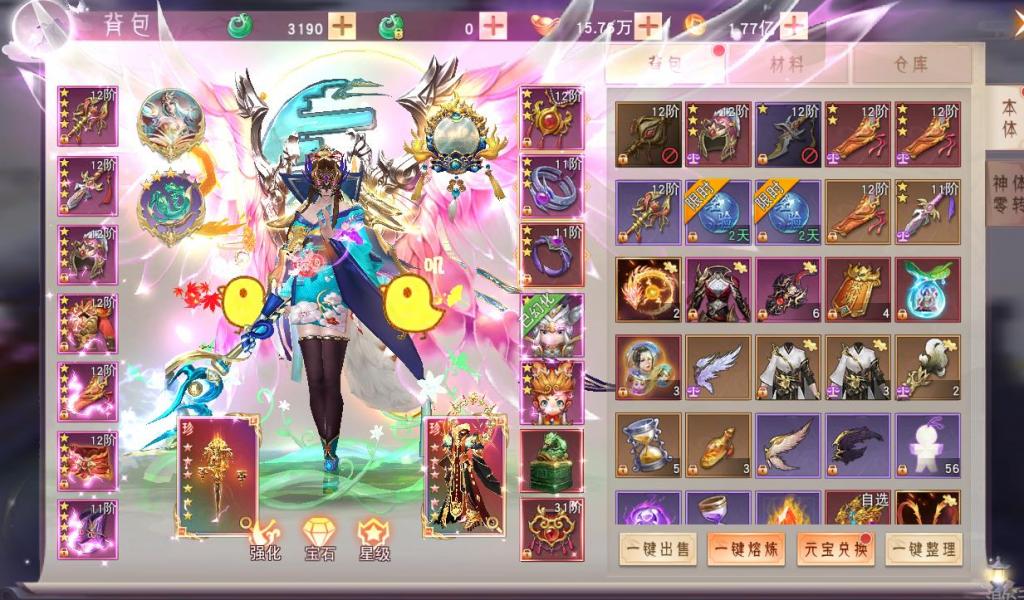
Task: Open the 星级 star-level option
Action: coord(373,537)
